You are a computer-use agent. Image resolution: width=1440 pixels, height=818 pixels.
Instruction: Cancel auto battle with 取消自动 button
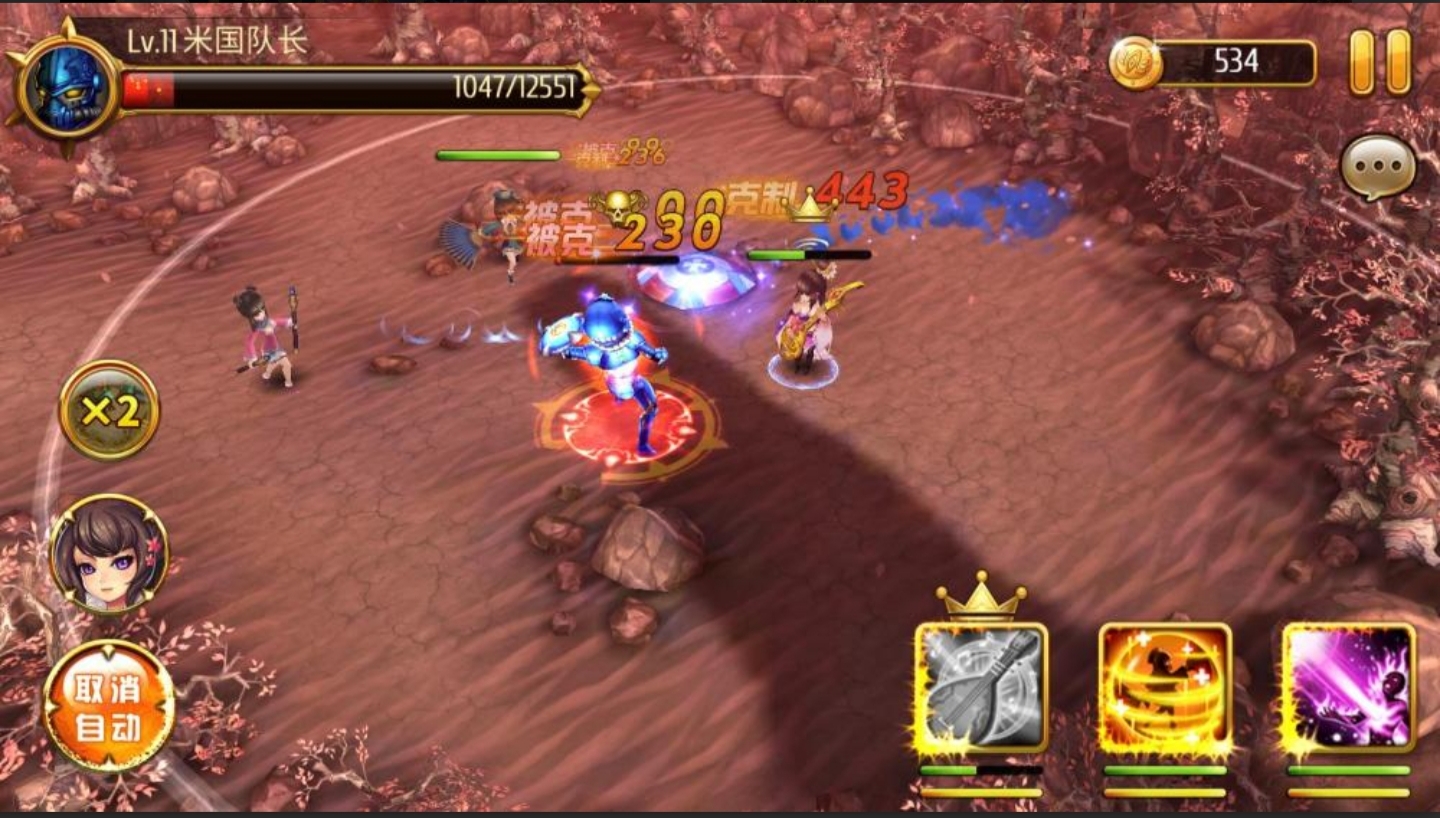(x=109, y=706)
